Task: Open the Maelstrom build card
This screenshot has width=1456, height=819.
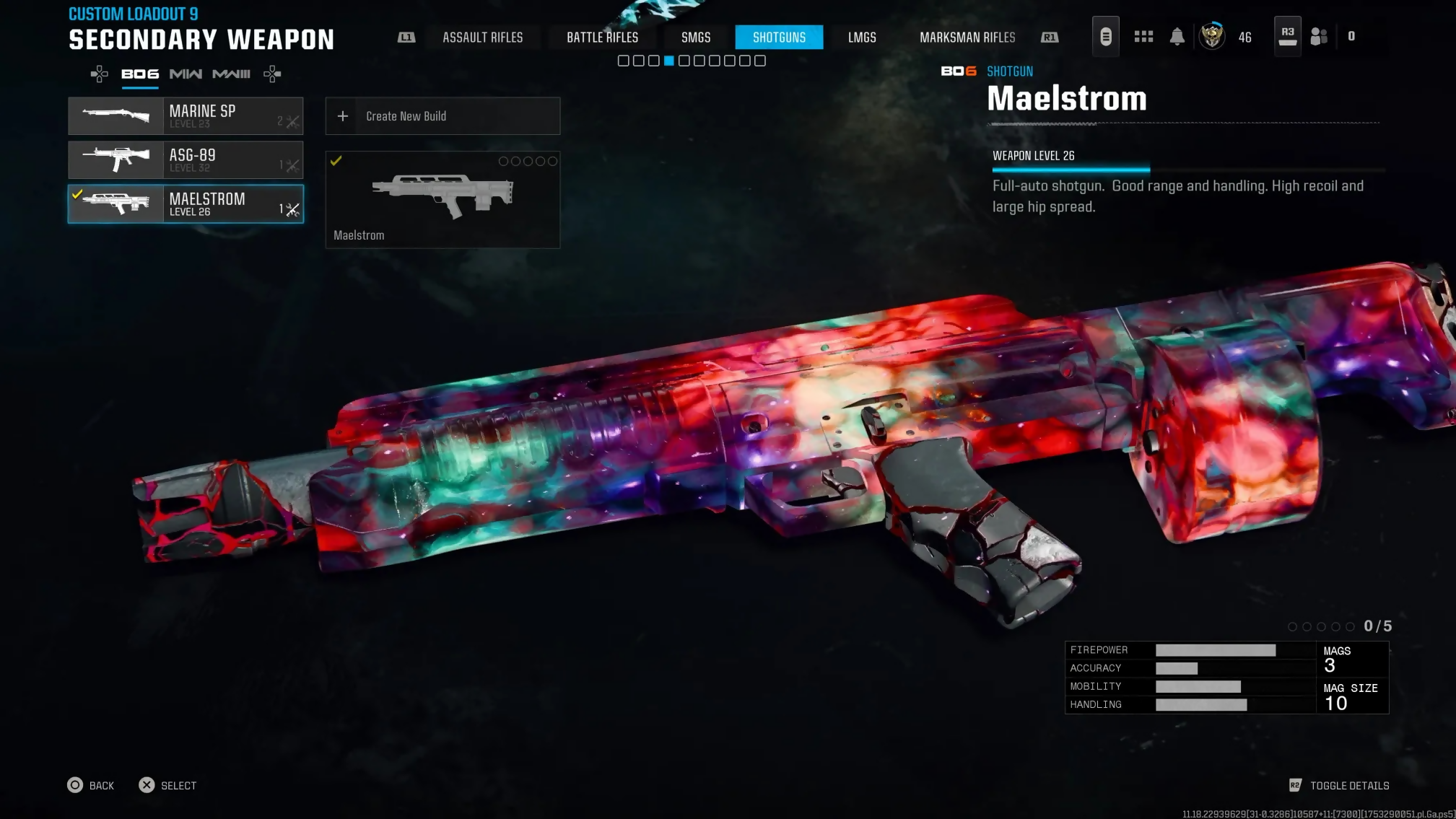Action: coord(443,200)
